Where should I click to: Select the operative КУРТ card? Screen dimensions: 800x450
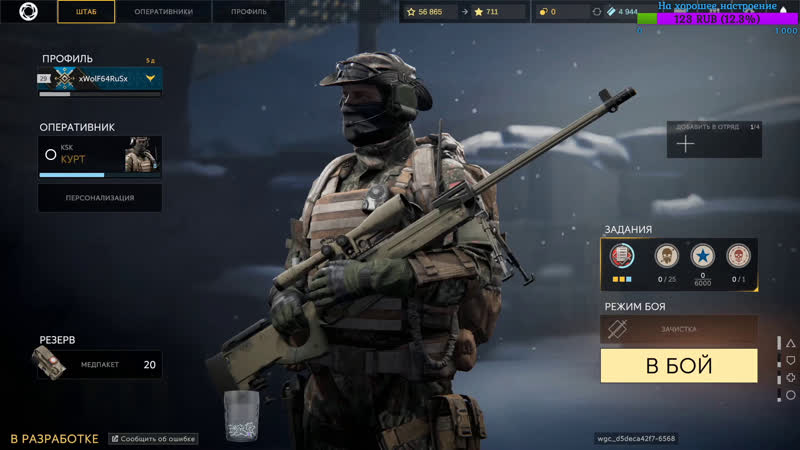pyautogui.click(x=99, y=154)
